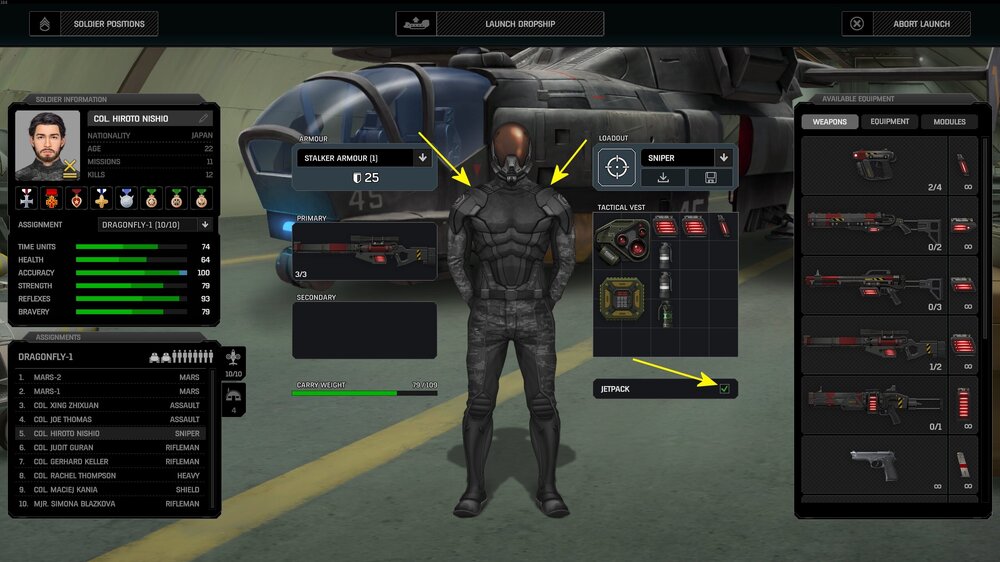
Task: Abort the launch
Action: [x=907, y=23]
